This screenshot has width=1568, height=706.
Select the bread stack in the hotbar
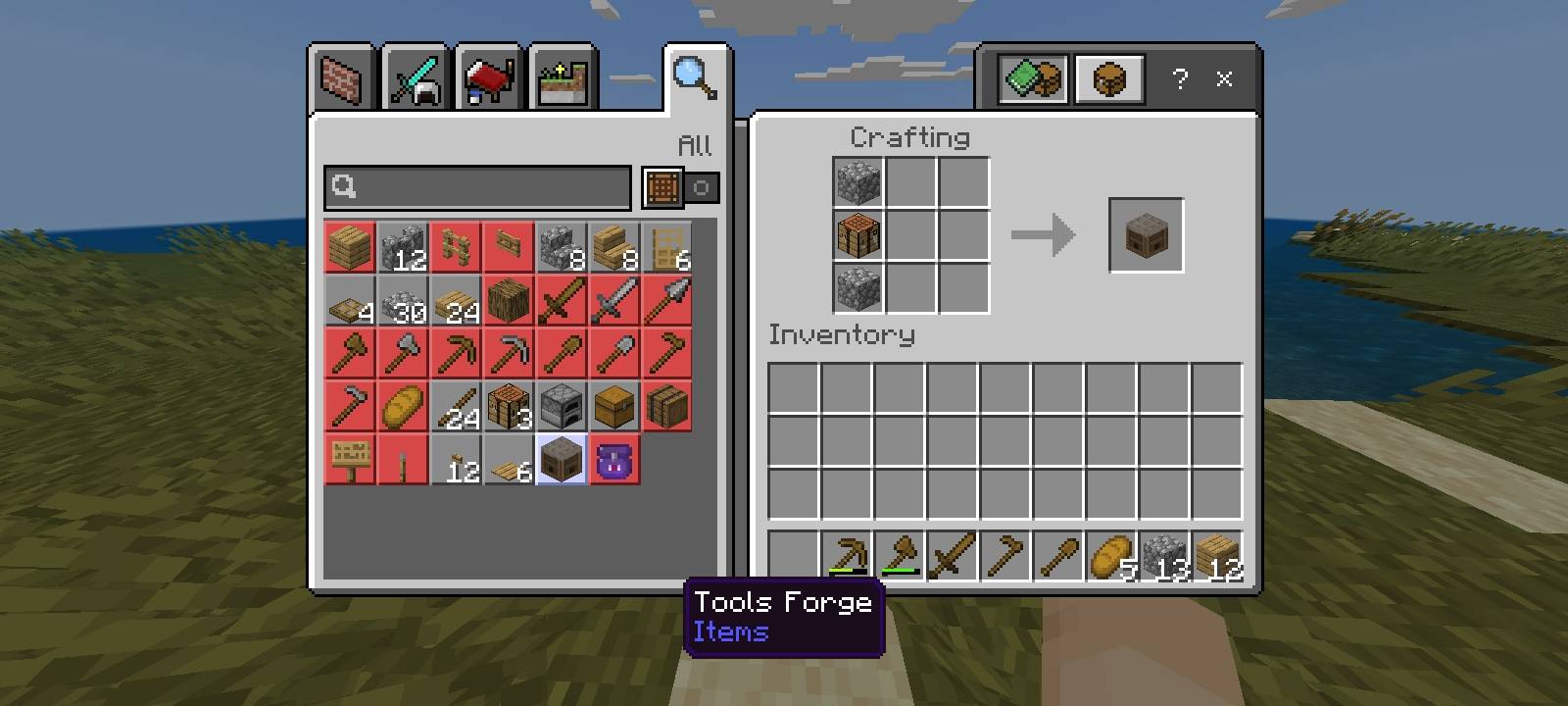(1110, 556)
